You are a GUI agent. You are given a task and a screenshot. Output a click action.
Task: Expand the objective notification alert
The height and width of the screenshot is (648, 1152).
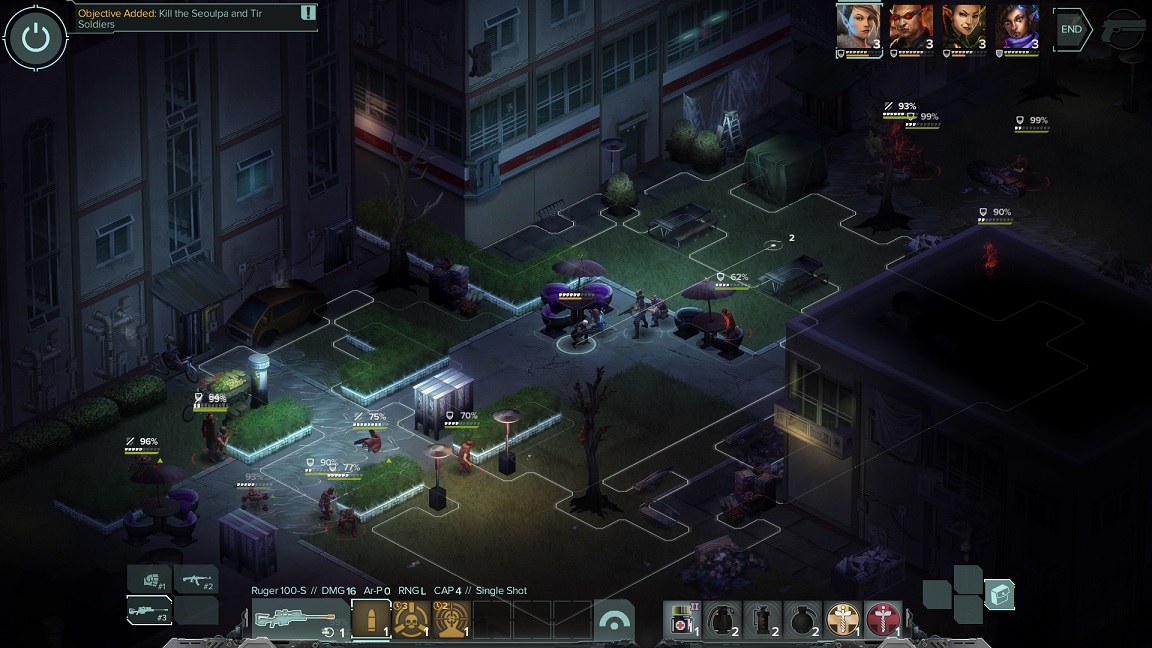tap(308, 13)
